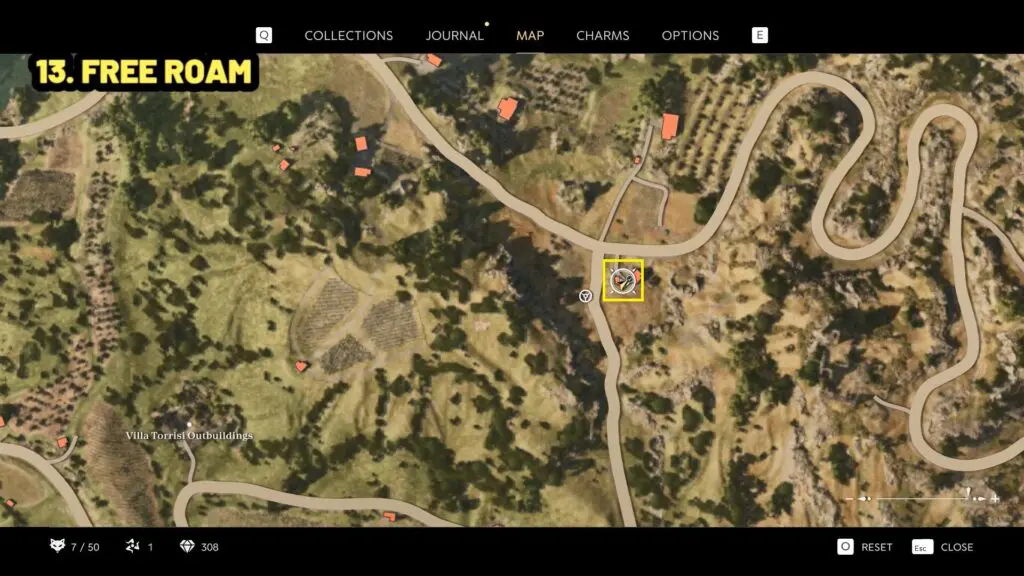Screen dimensions: 1024x576
Task: Go to the Charms tab
Action: pos(602,35)
